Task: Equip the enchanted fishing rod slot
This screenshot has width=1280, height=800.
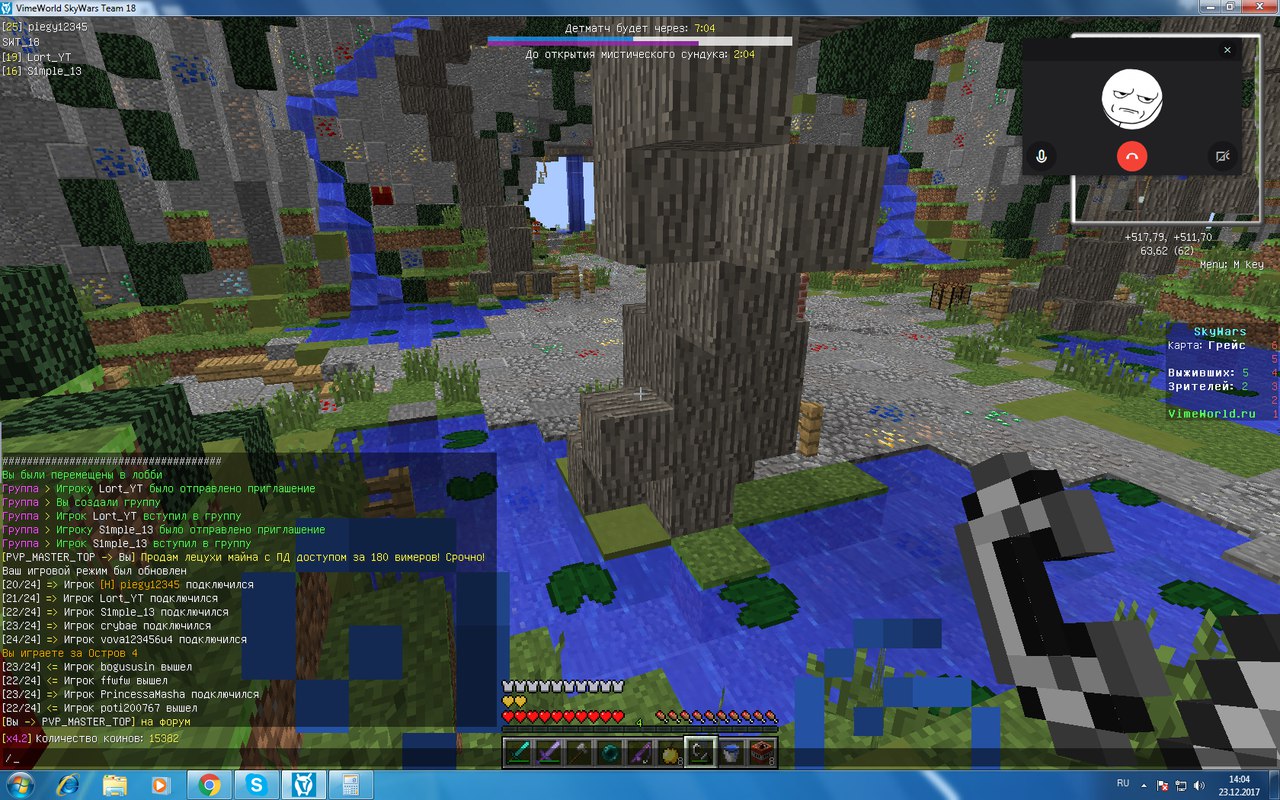Action: click(639, 752)
